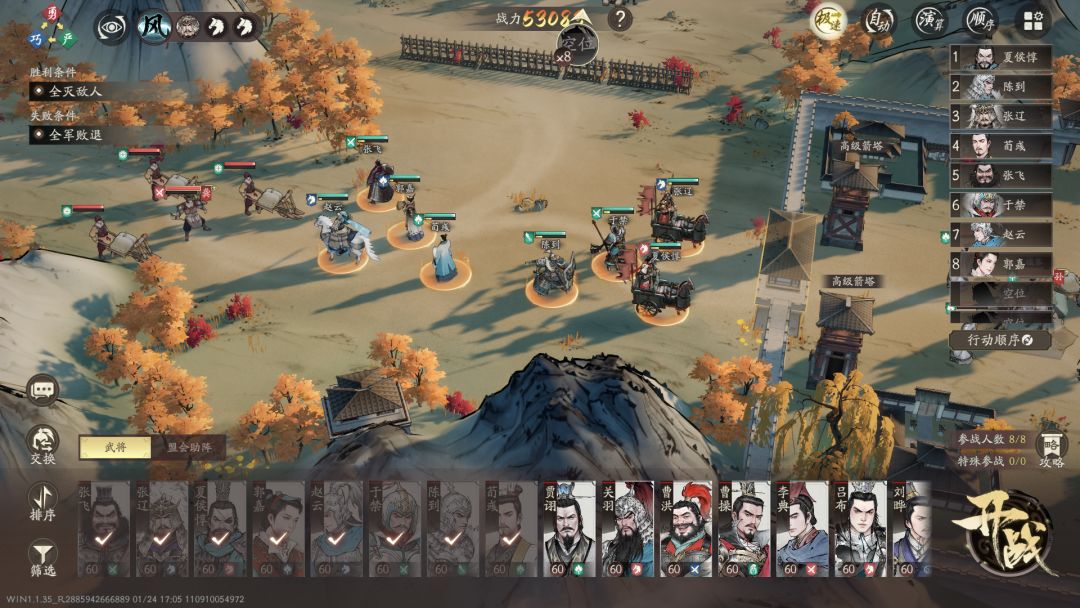
Task: Deselect the 张飞 general card
Action: click(x=103, y=529)
